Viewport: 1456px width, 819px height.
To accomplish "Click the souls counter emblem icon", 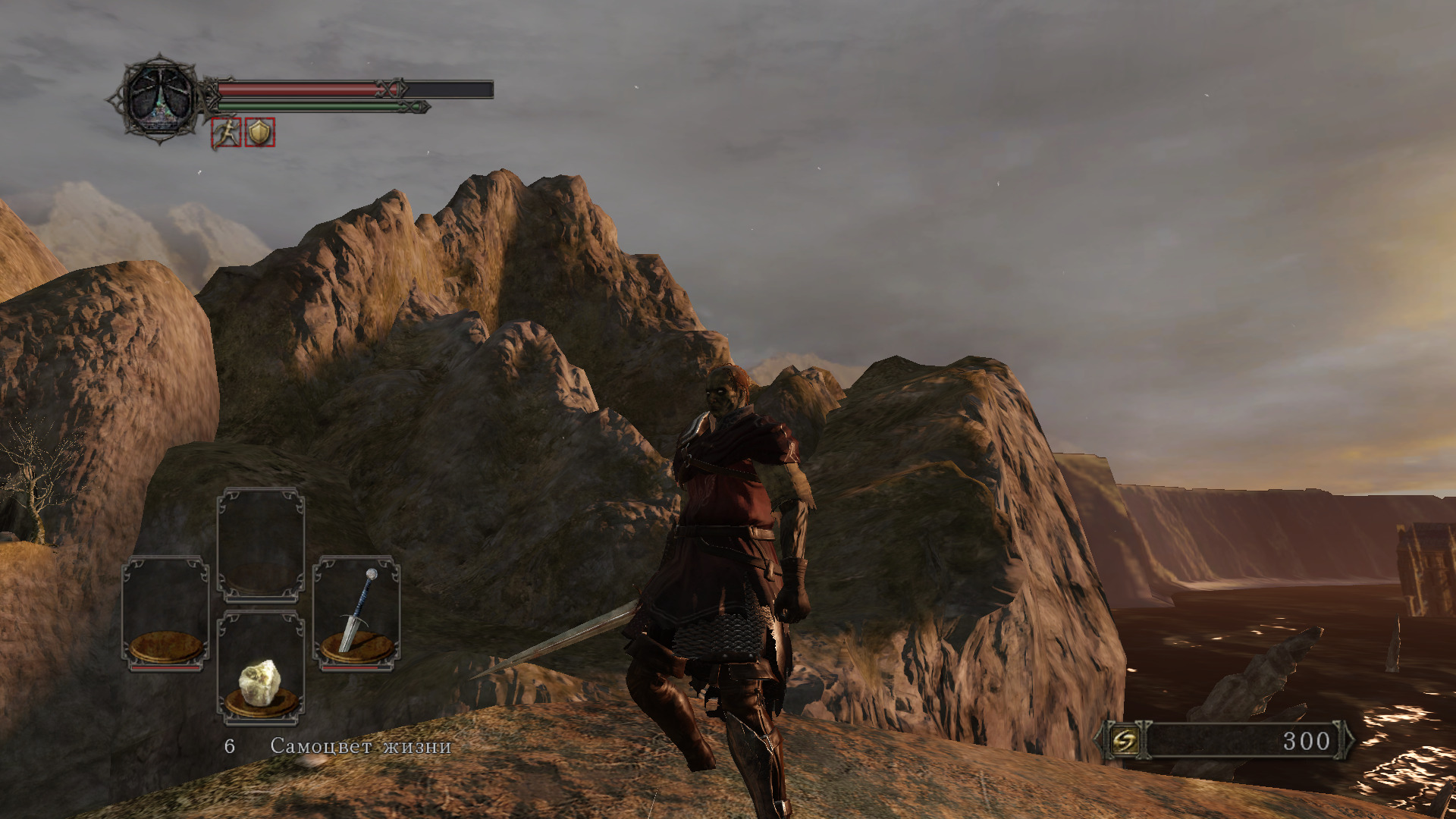I will 1124,740.
